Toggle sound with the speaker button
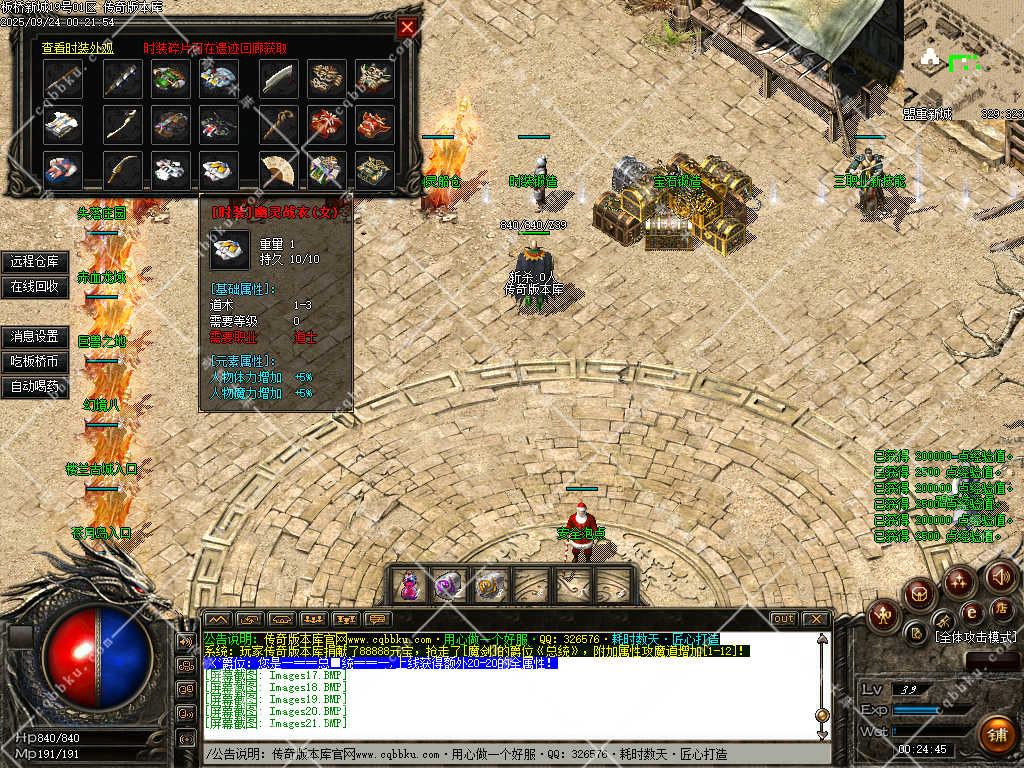The image size is (1024, 768). (x=1000, y=576)
